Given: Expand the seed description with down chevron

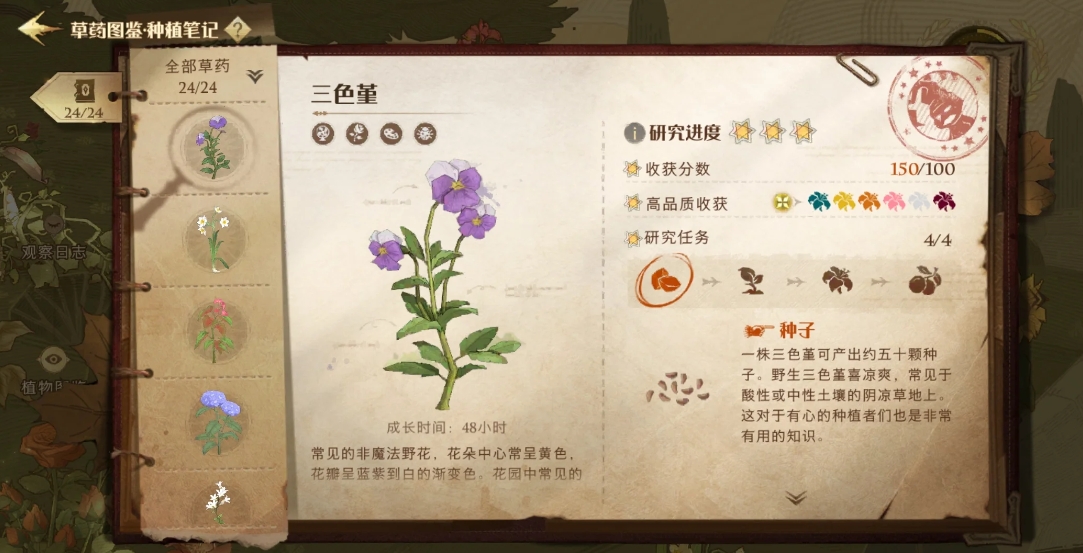Looking at the screenshot, I should click(x=796, y=497).
